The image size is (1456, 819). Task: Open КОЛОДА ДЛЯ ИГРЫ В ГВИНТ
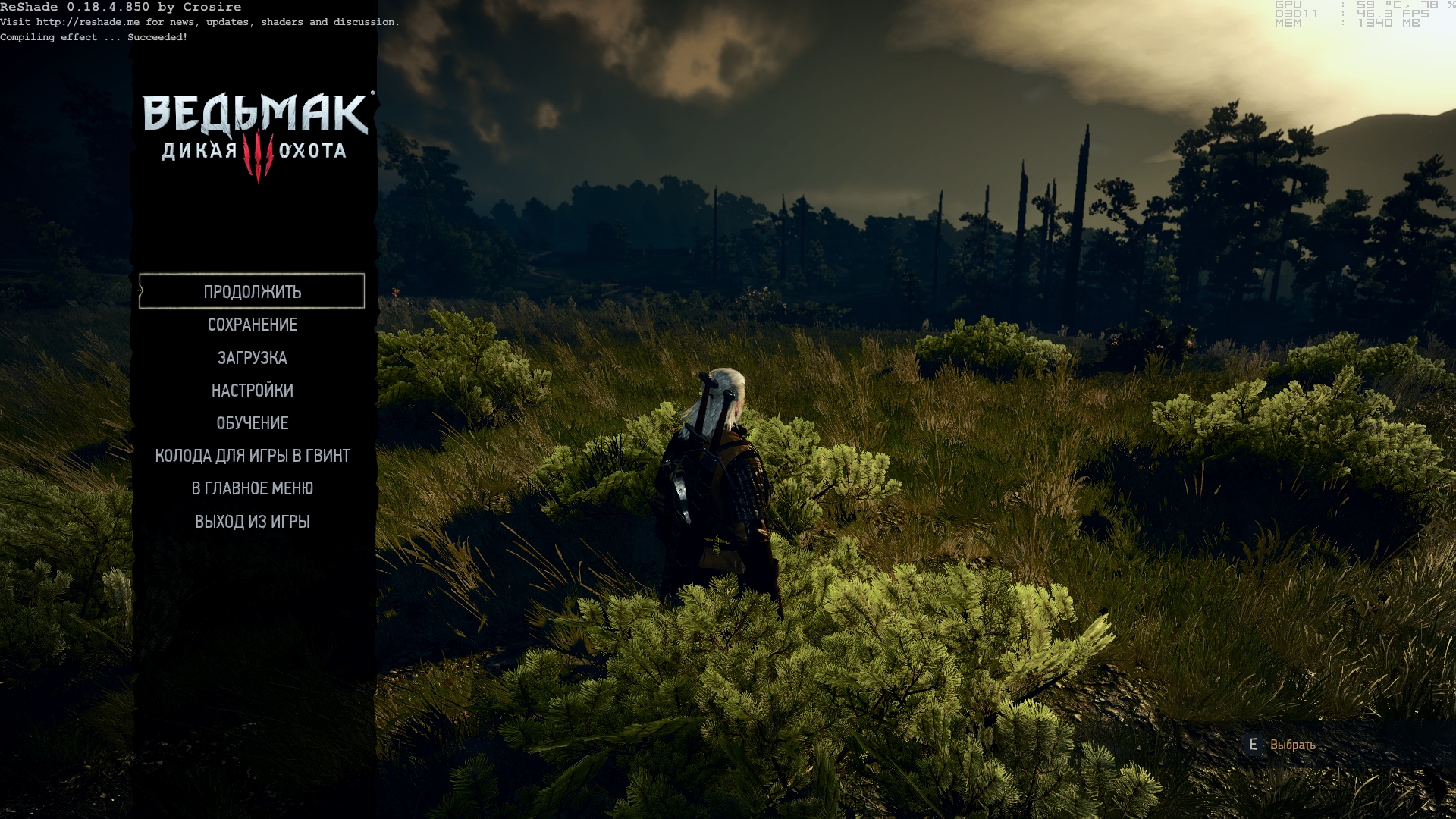coord(252,456)
